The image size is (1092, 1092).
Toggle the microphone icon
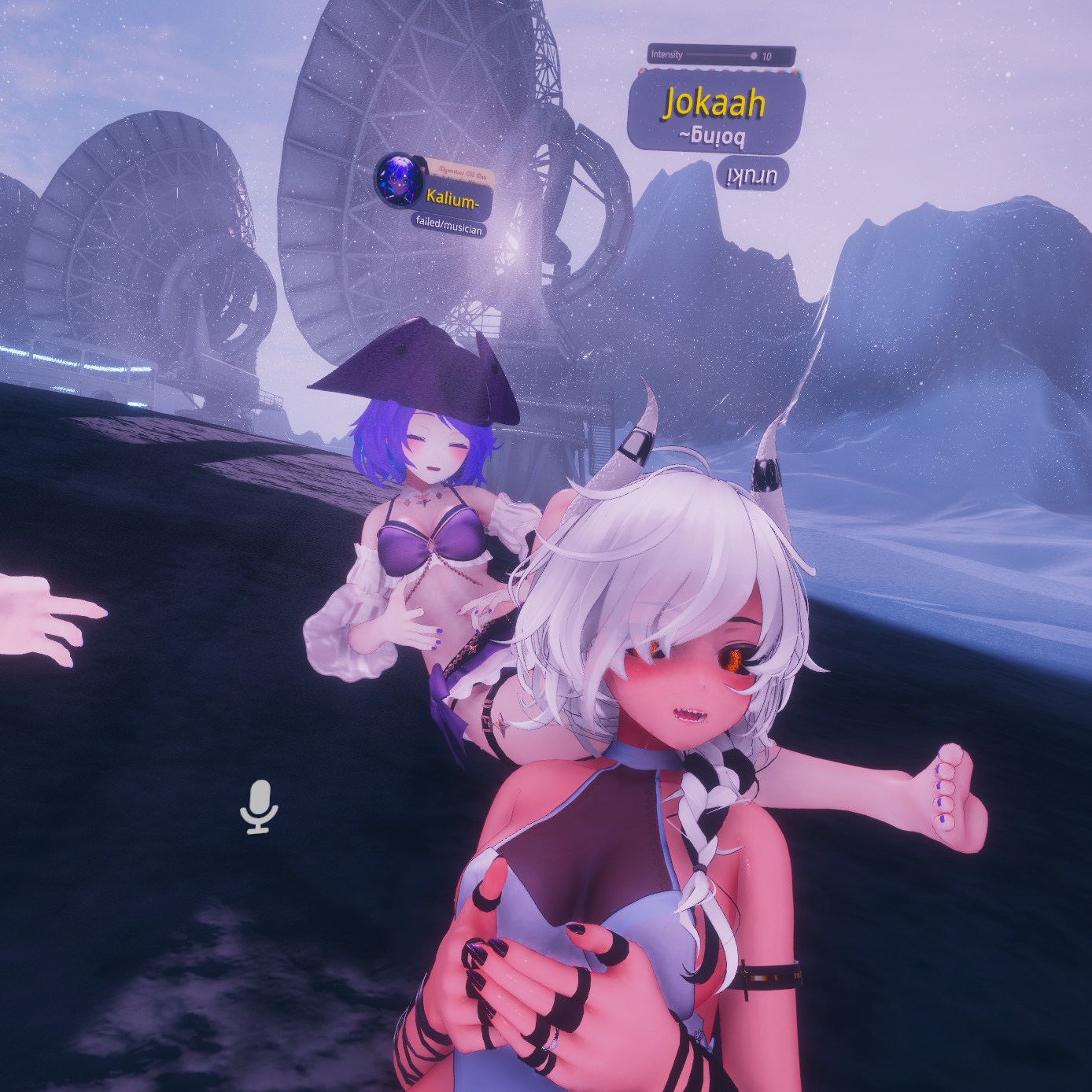[x=260, y=806]
